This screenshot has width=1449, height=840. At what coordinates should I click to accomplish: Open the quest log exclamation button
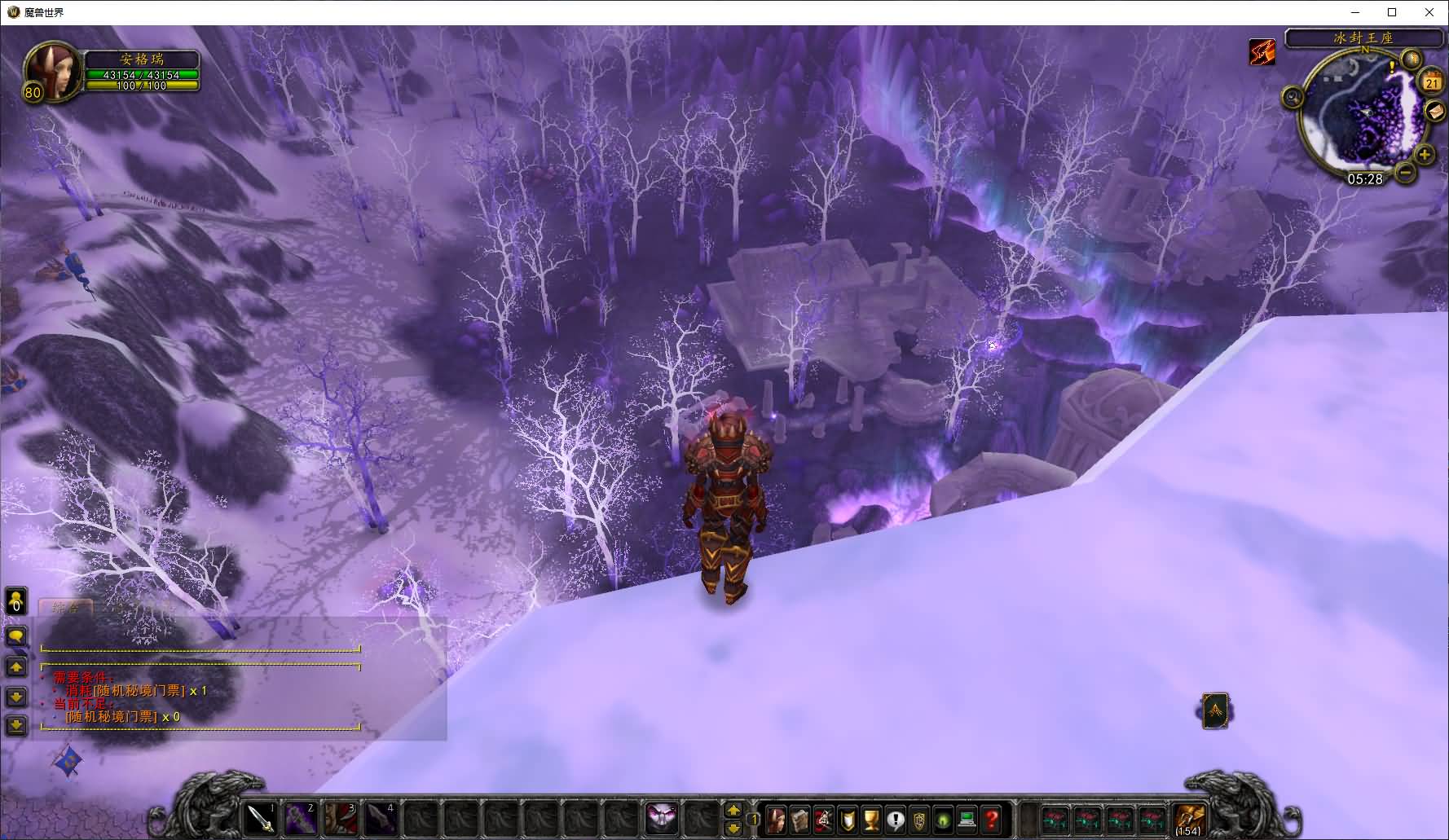tap(896, 819)
